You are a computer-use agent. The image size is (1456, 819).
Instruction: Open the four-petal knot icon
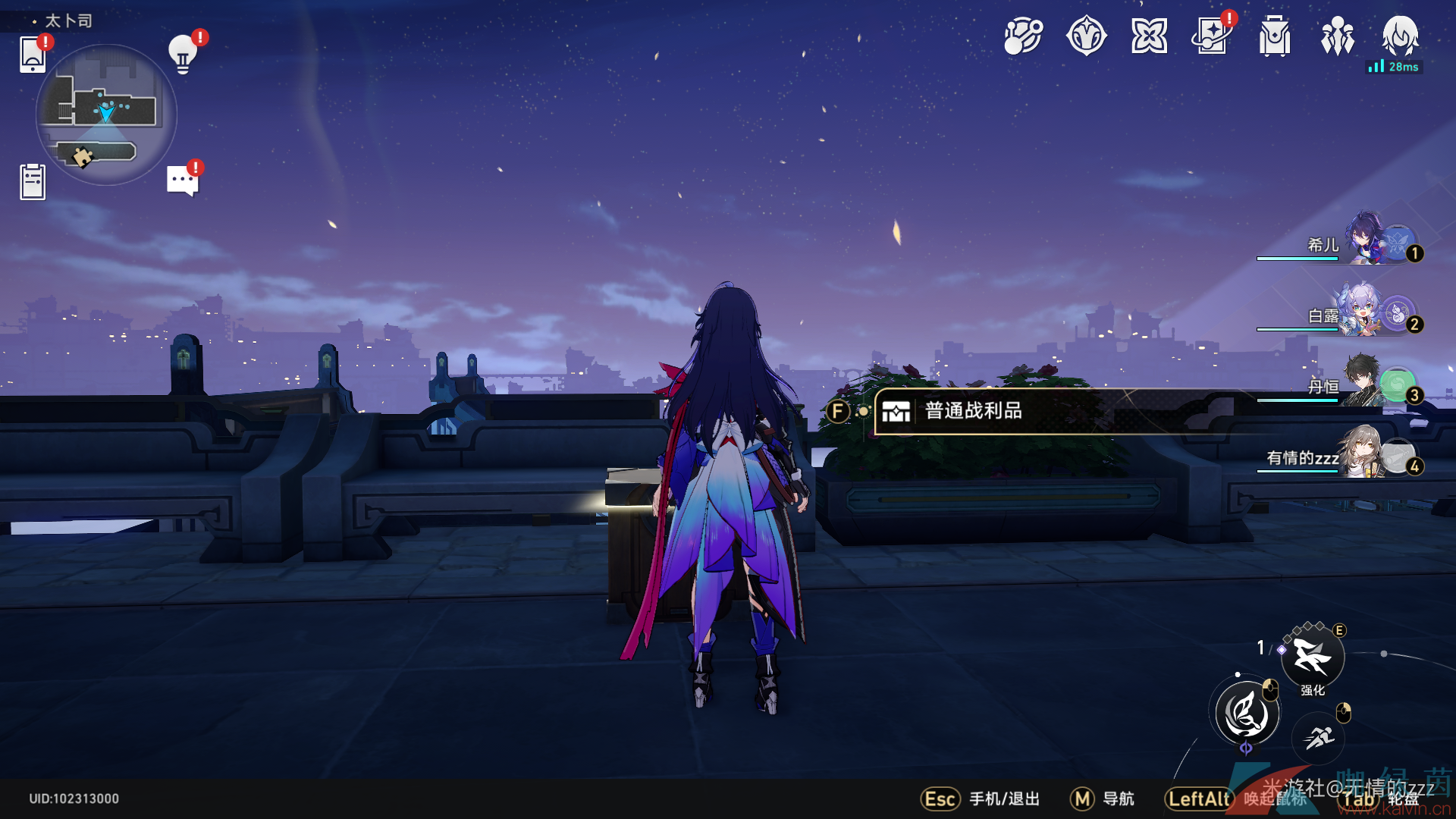[1149, 36]
